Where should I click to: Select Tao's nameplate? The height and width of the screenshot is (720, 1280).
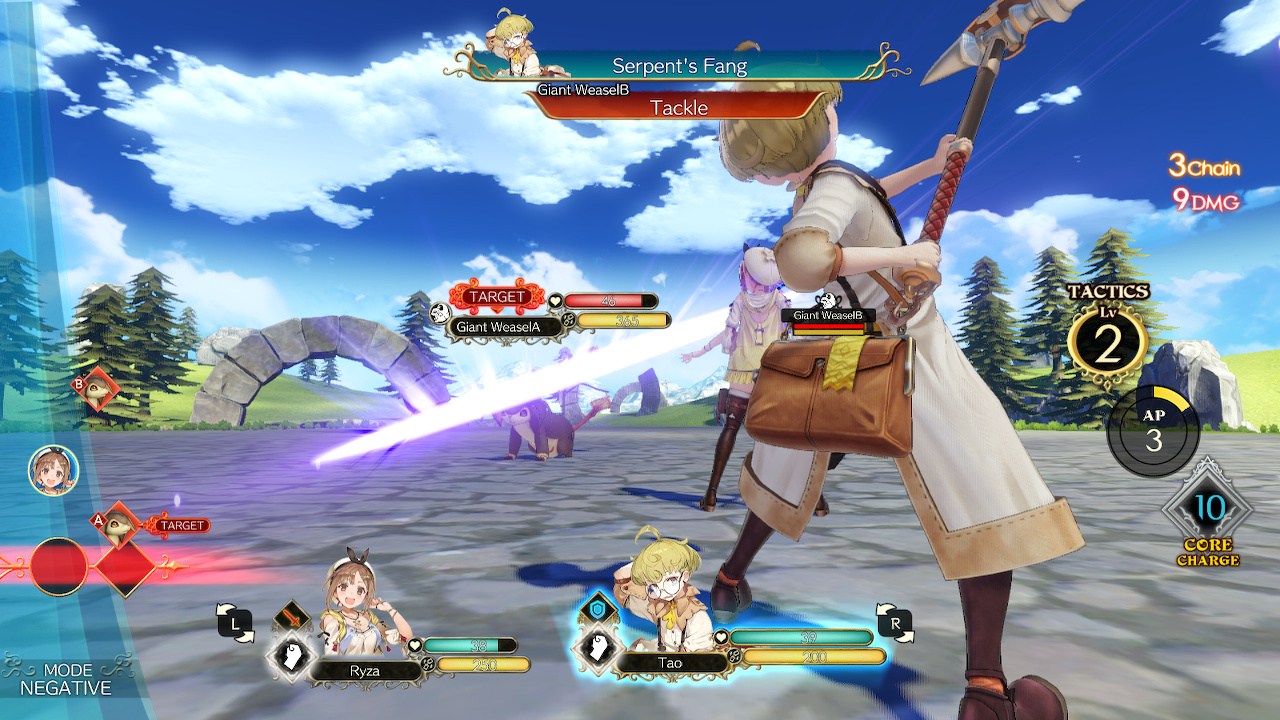(668, 662)
